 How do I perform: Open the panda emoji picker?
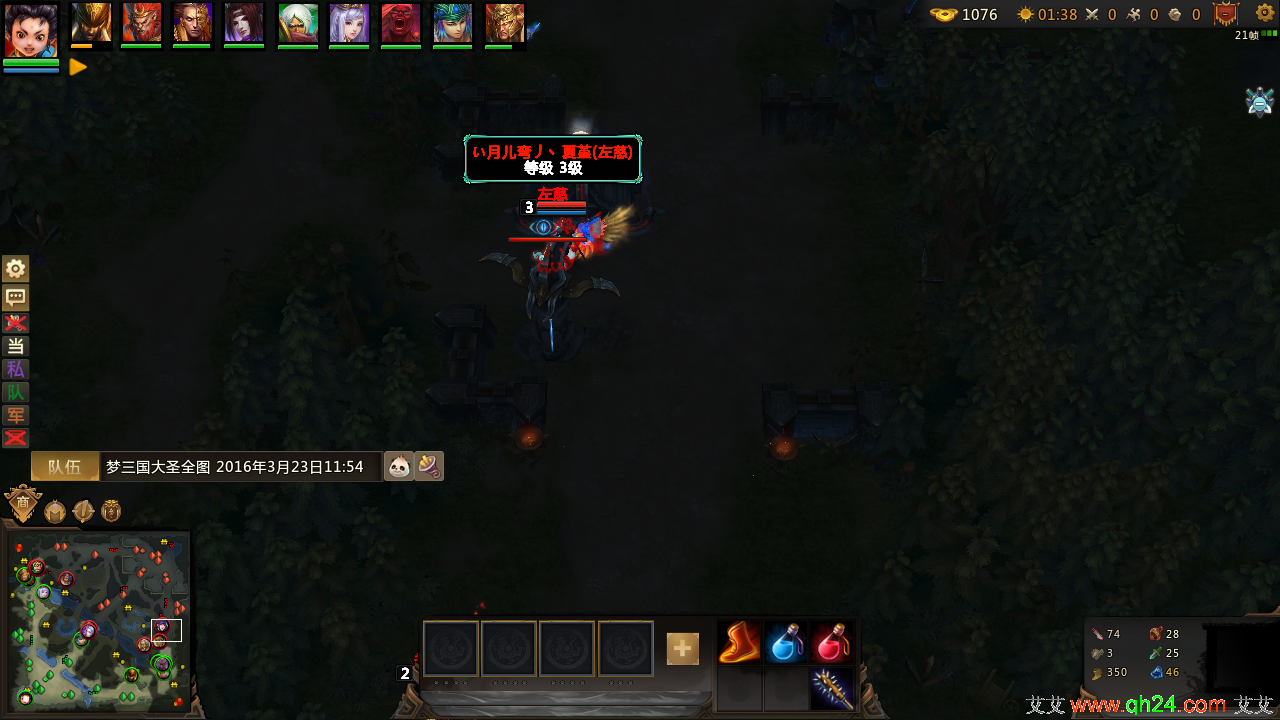coord(399,467)
